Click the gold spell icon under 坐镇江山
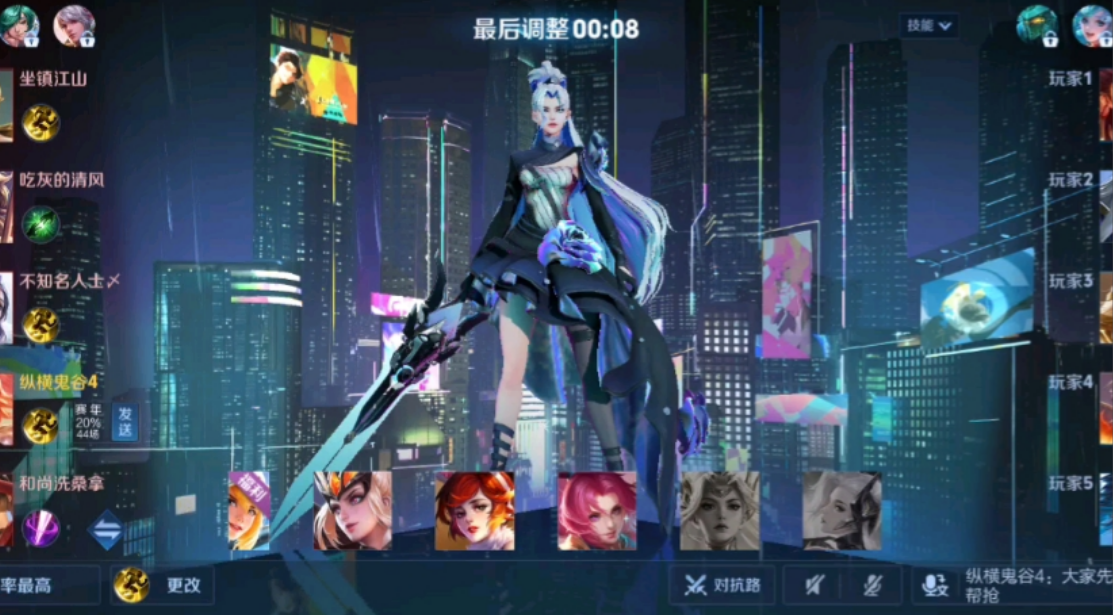 pos(41,123)
